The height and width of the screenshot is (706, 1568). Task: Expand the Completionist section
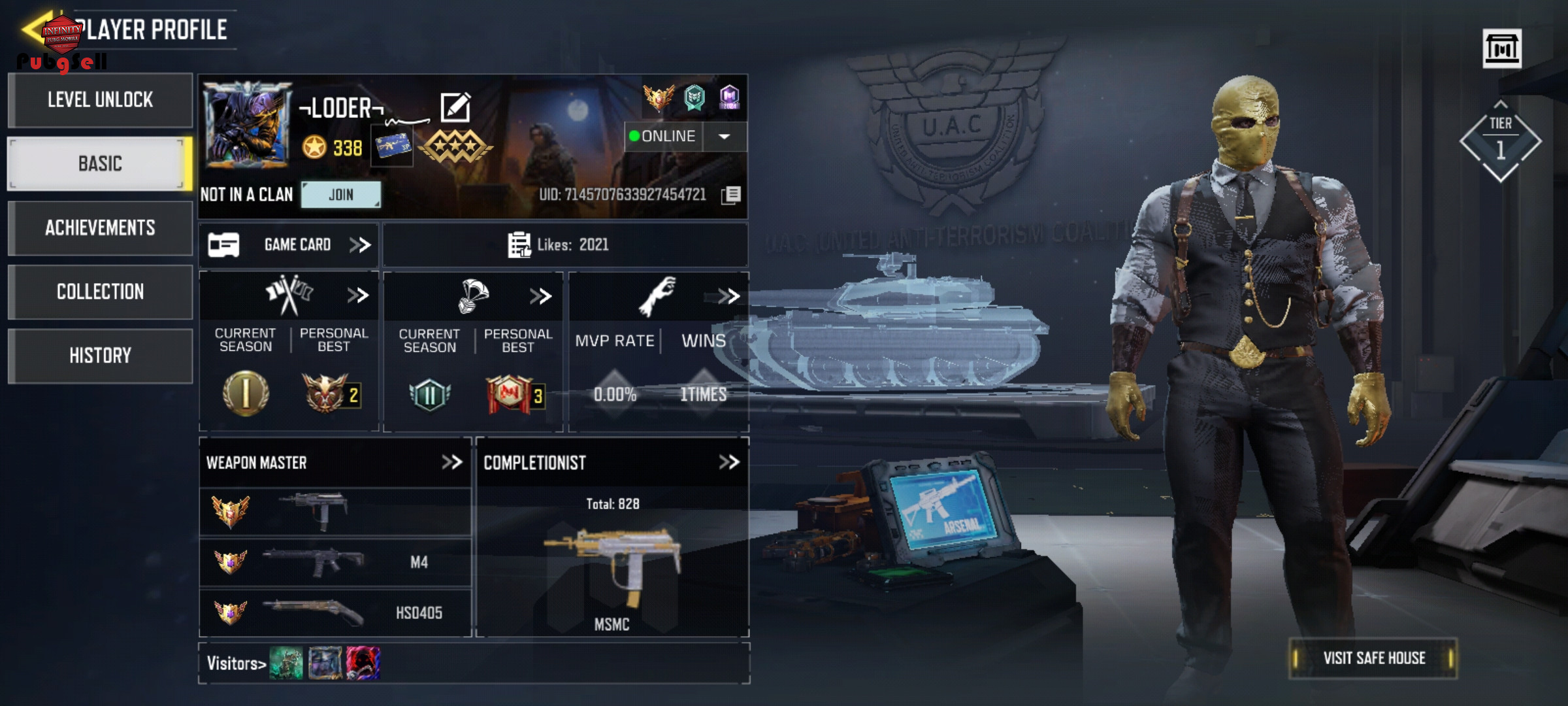pyautogui.click(x=728, y=463)
